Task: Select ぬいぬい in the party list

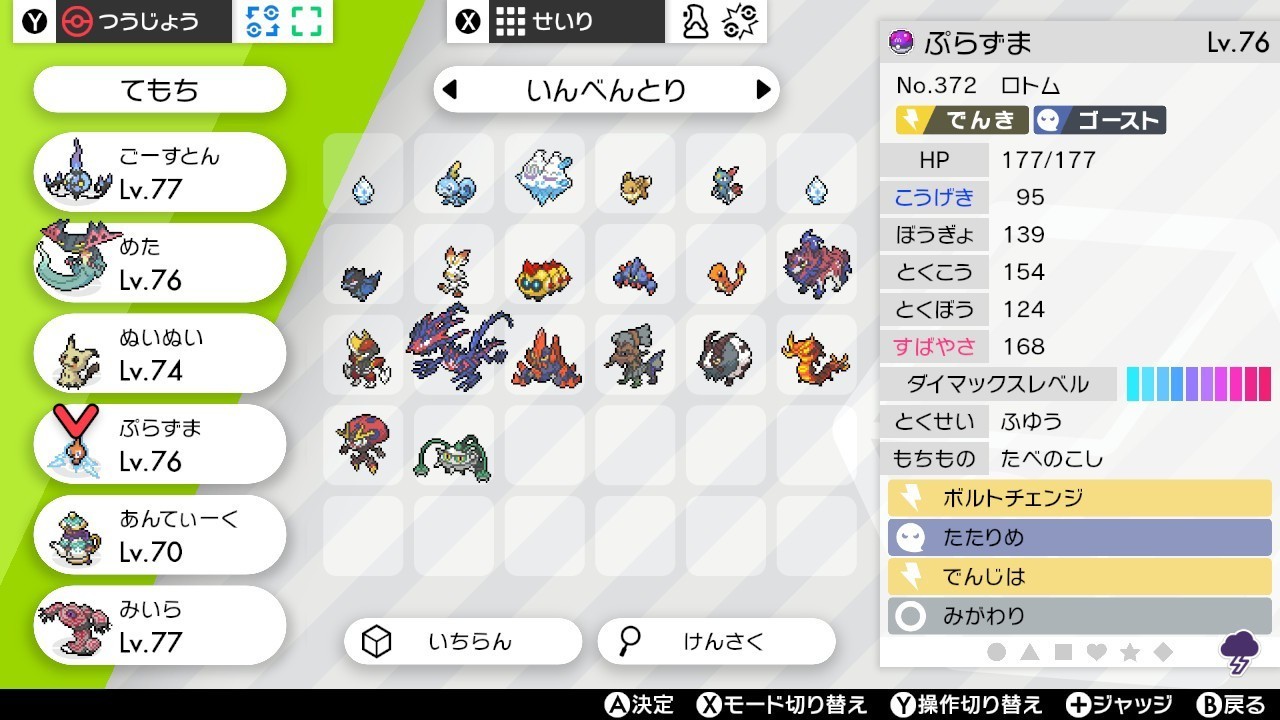Action: coord(158,352)
